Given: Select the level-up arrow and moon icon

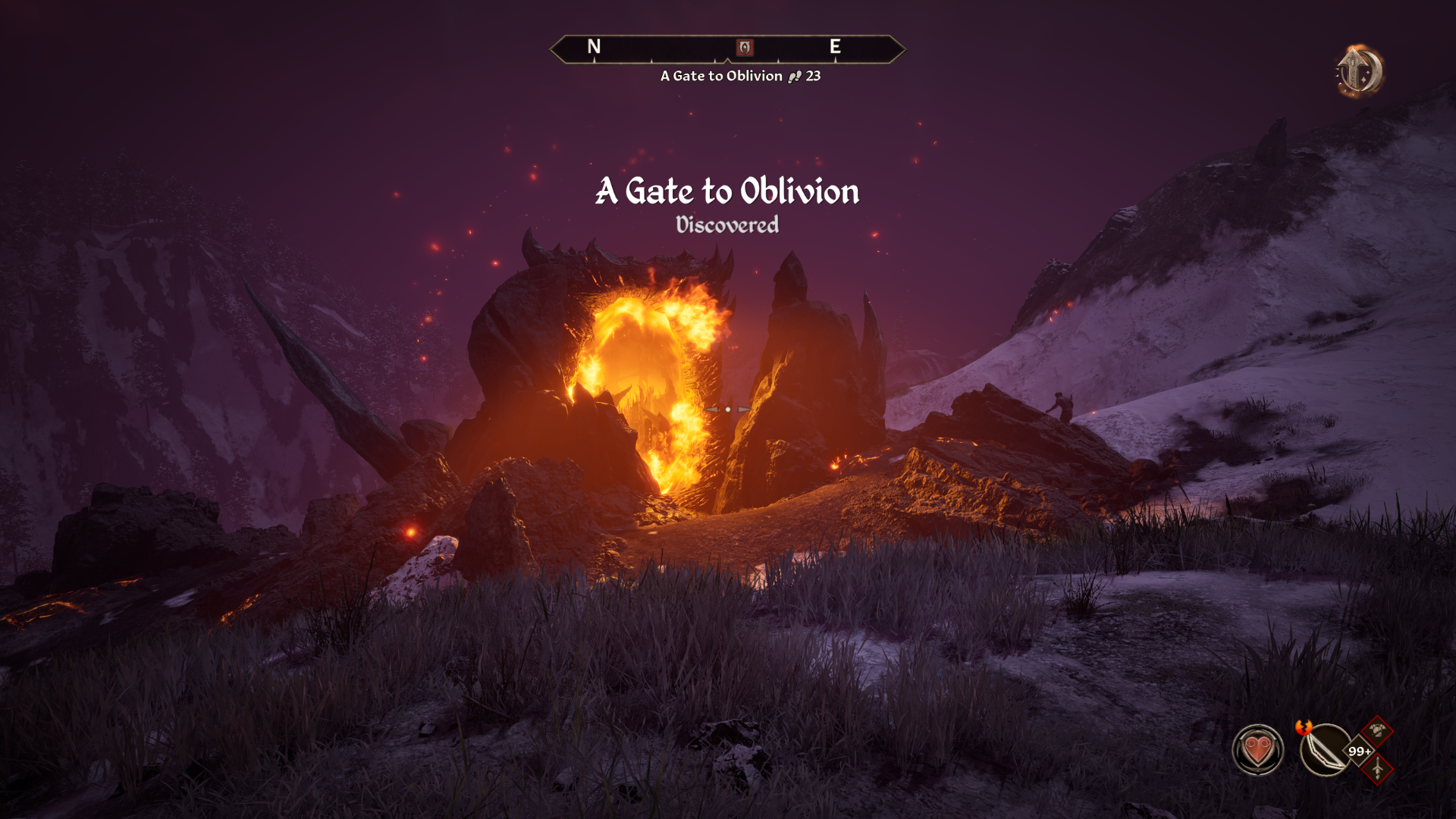Looking at the screenshot, I should [x=1359, y=71].
